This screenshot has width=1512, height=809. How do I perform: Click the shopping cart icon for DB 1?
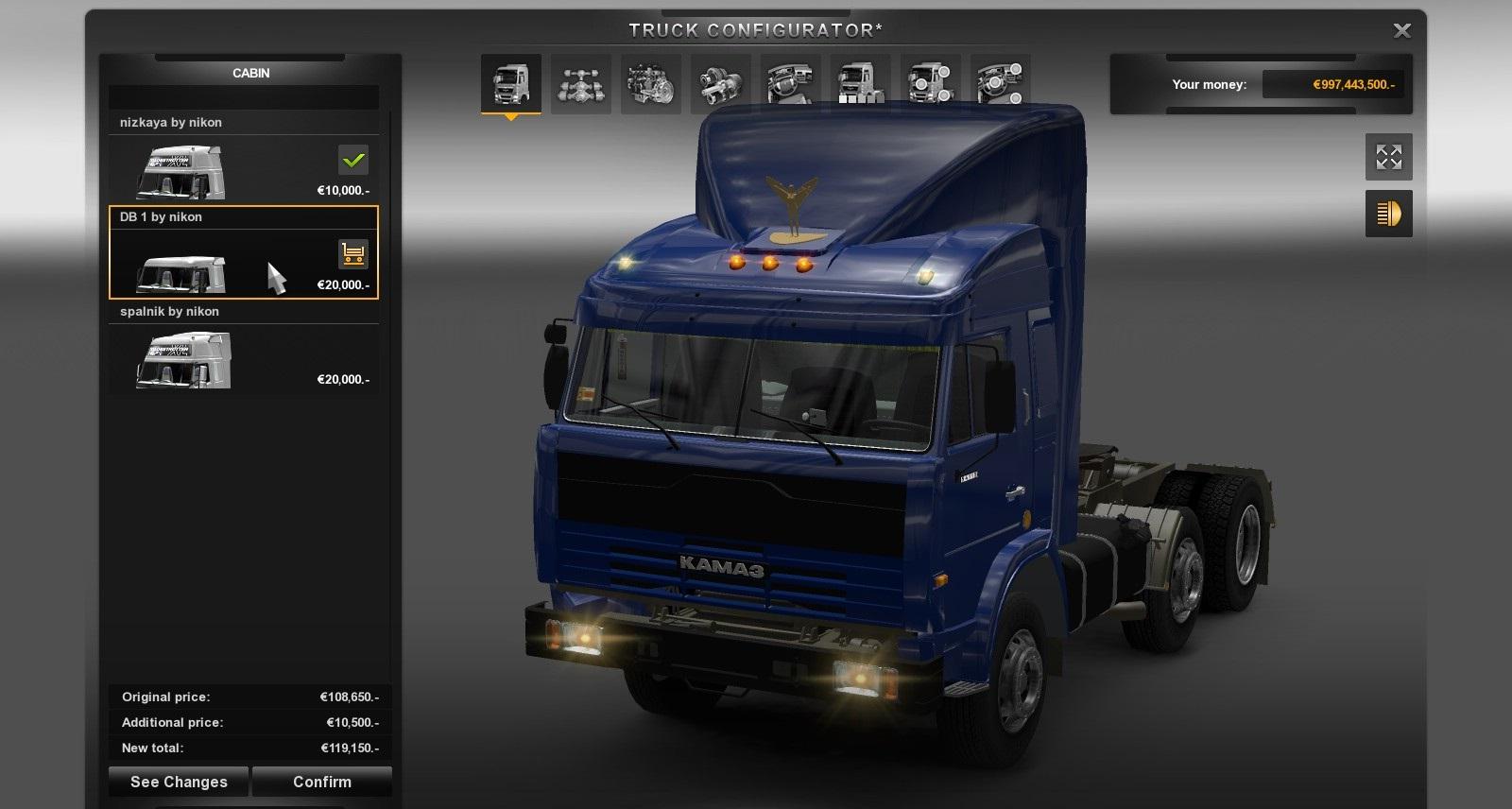pyautogui.click(x=353, y=254)
